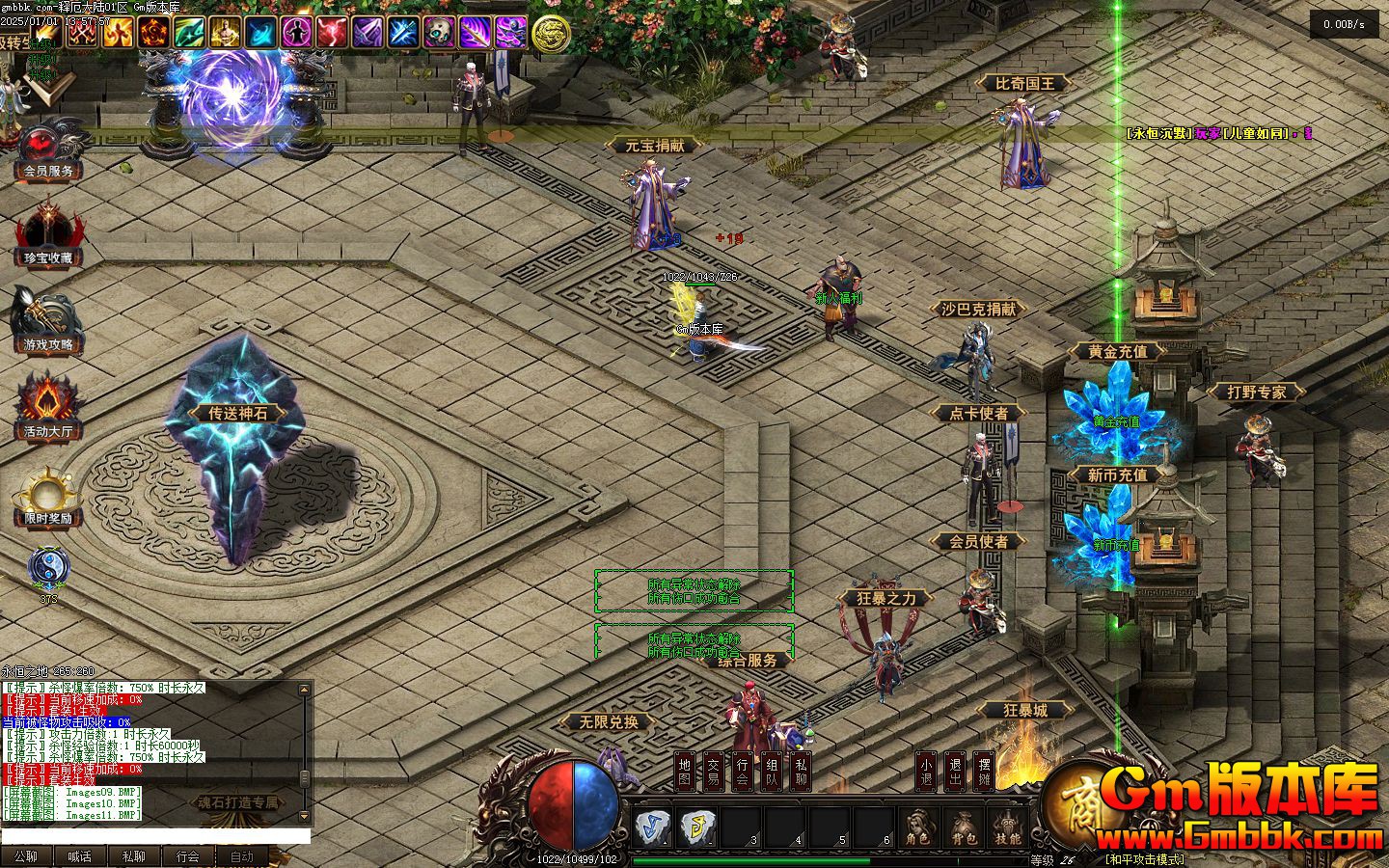
Task: Open the 角色 character panel
Action: [x=918, y=827]
